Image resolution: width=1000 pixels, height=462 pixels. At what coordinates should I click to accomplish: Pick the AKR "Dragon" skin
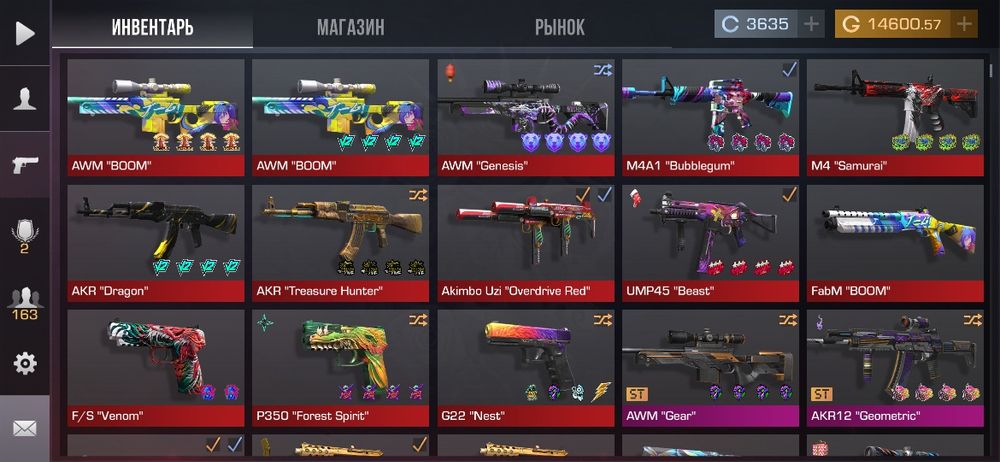click(x=156, y=241)
